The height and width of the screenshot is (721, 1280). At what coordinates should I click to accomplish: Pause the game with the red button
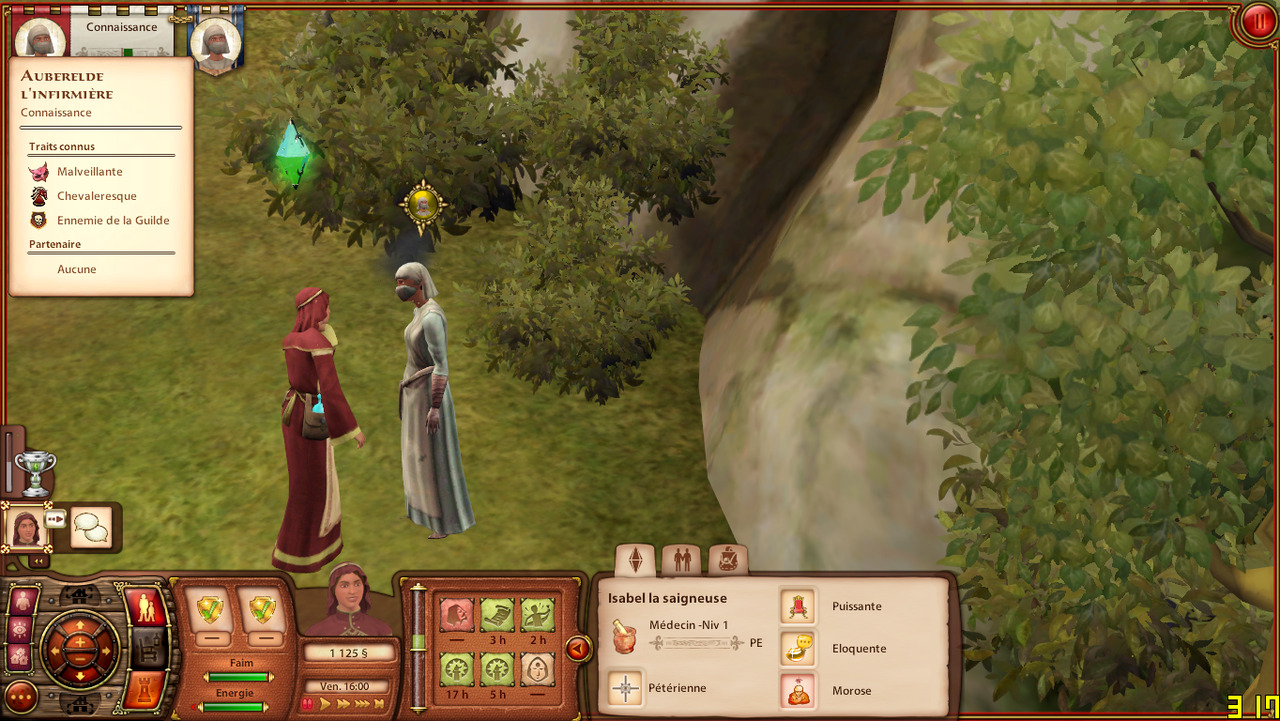click(1256, 22)
